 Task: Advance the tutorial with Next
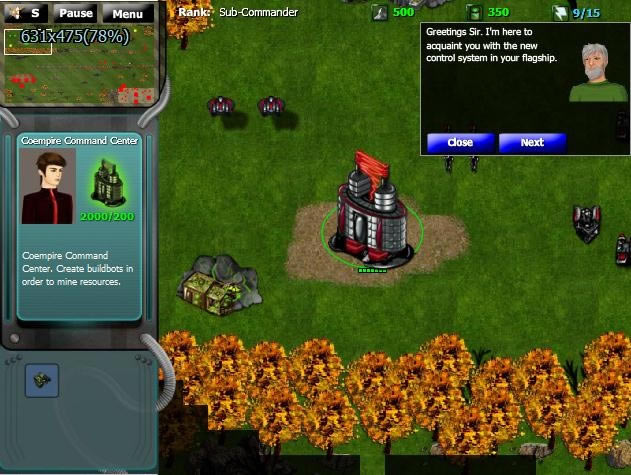(532, 142)
